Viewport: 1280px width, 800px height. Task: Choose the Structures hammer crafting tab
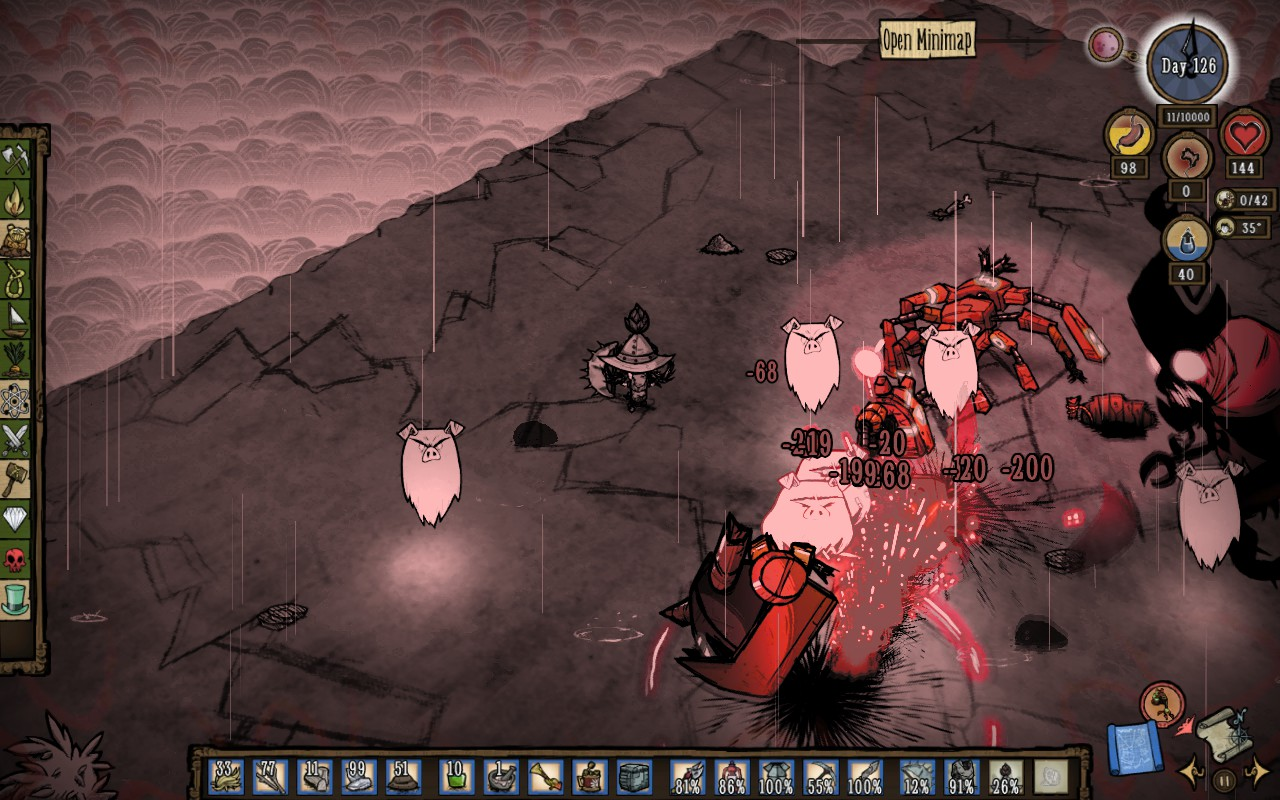tap(16, 477)
